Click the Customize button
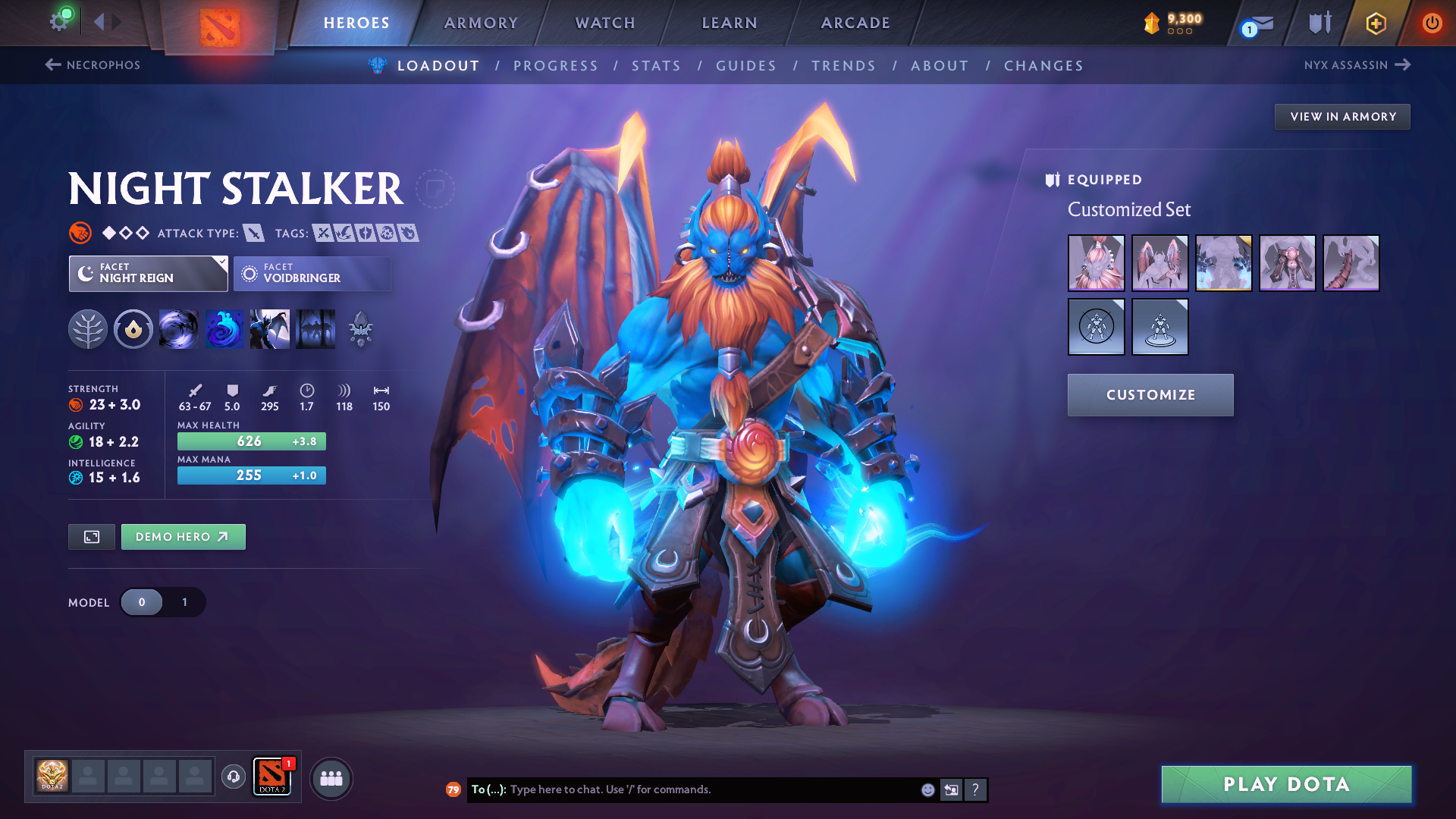 [x=1150, y=395]
